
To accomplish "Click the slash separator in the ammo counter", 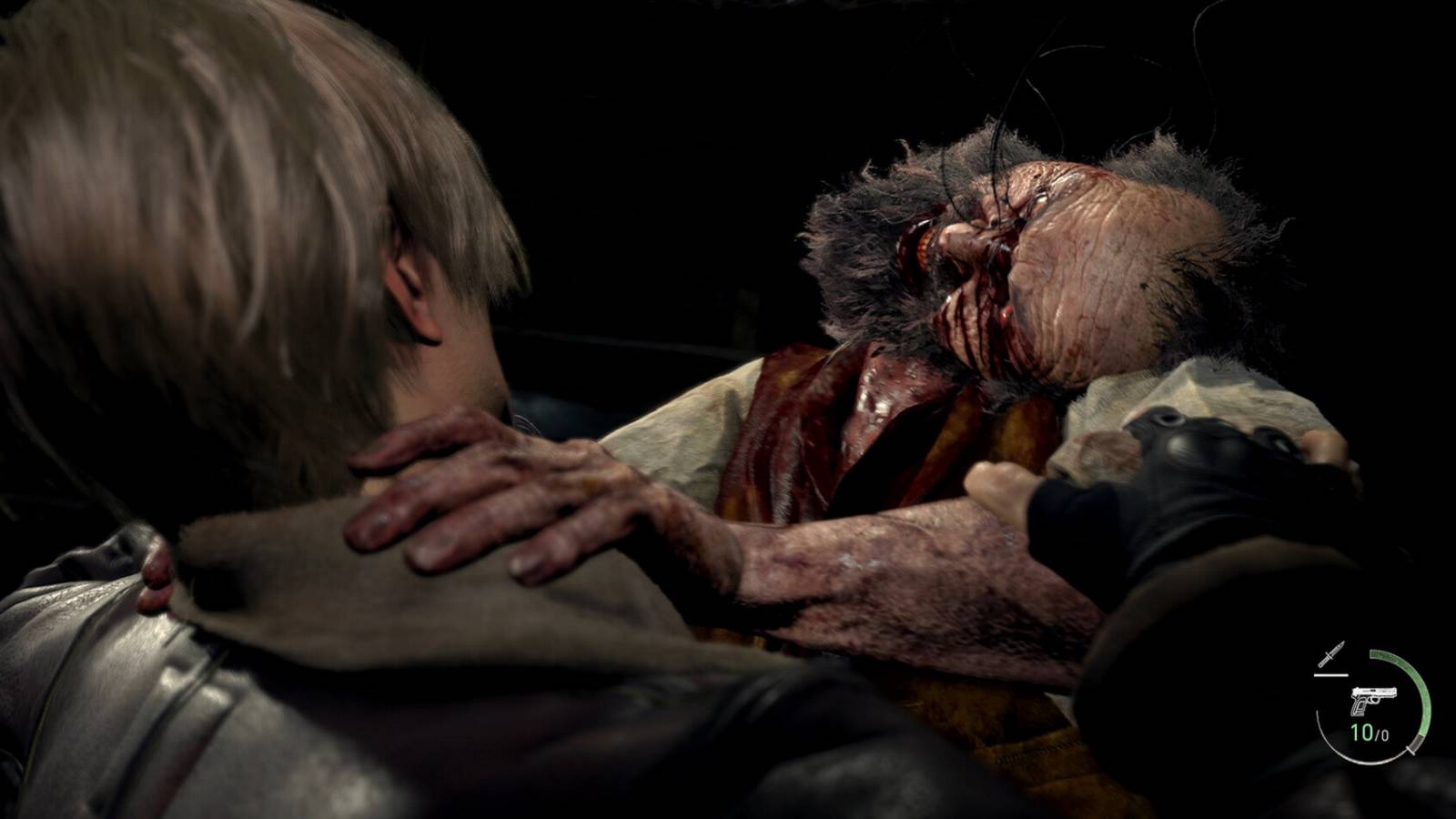I will coord(1377,733).
